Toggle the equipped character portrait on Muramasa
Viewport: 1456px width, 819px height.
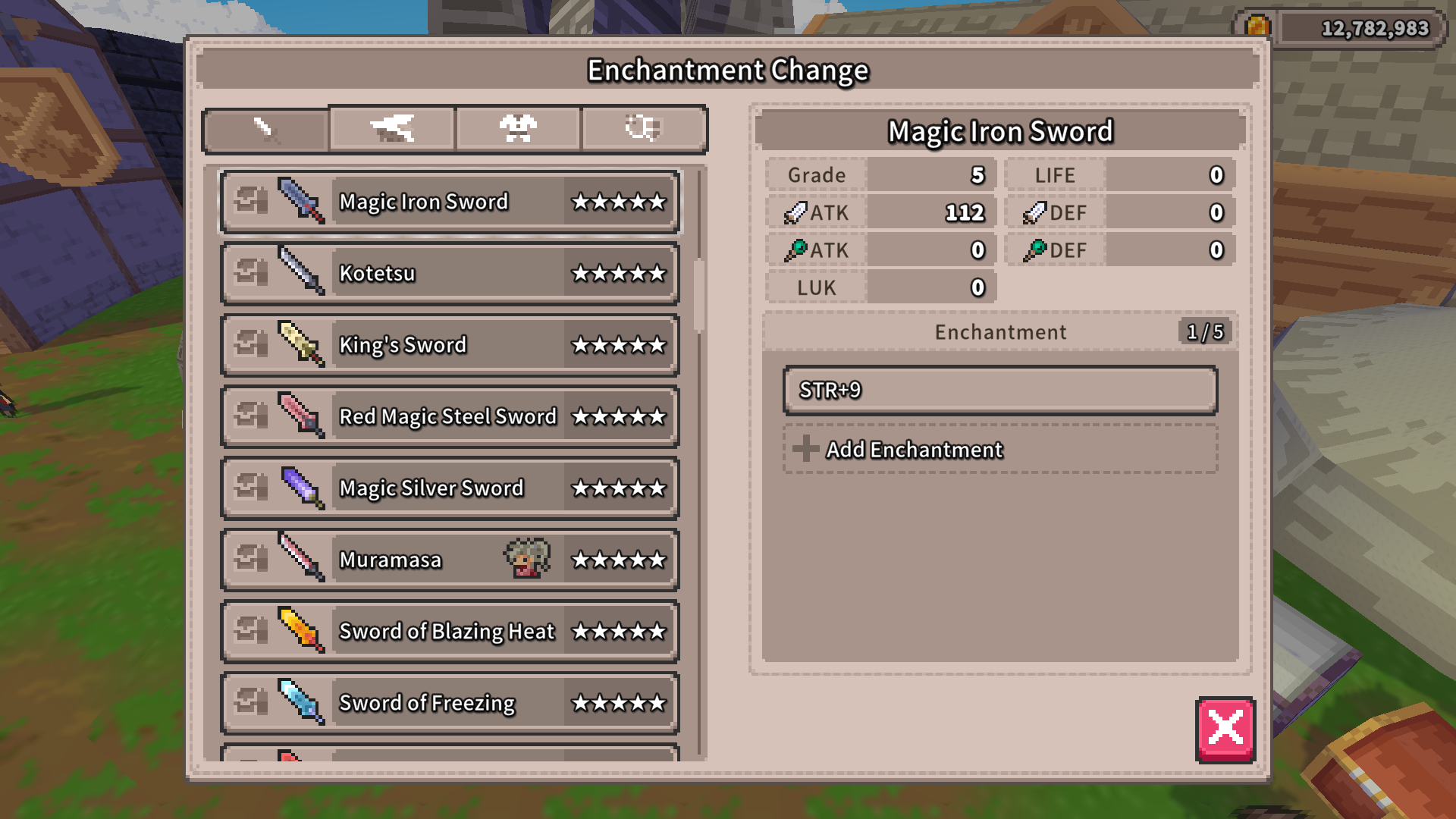[x=528, y=559]
